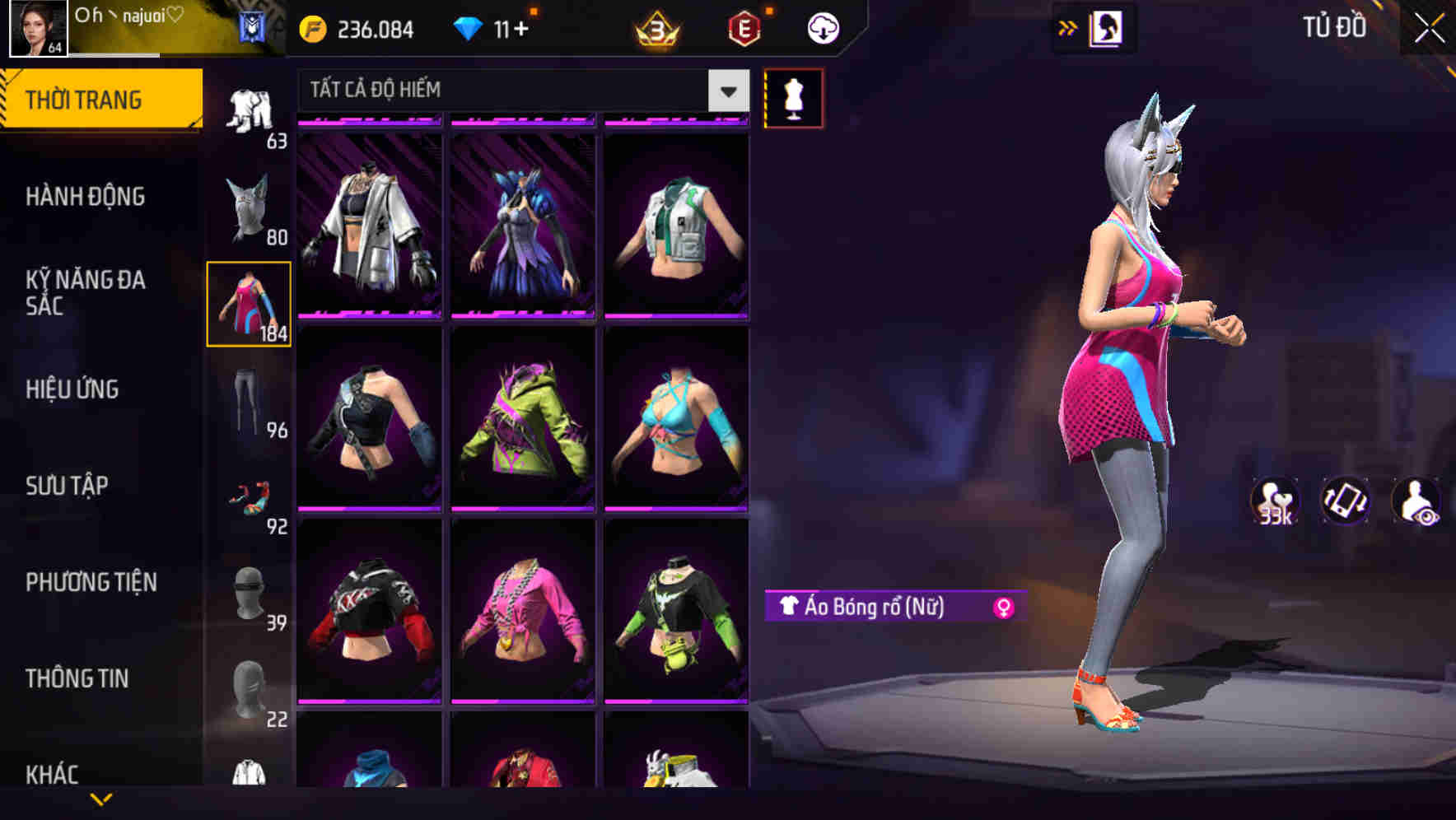The image size is (1456, 820).
Task: Select the mannequin outfit preview icon
Action: [793, 97]
